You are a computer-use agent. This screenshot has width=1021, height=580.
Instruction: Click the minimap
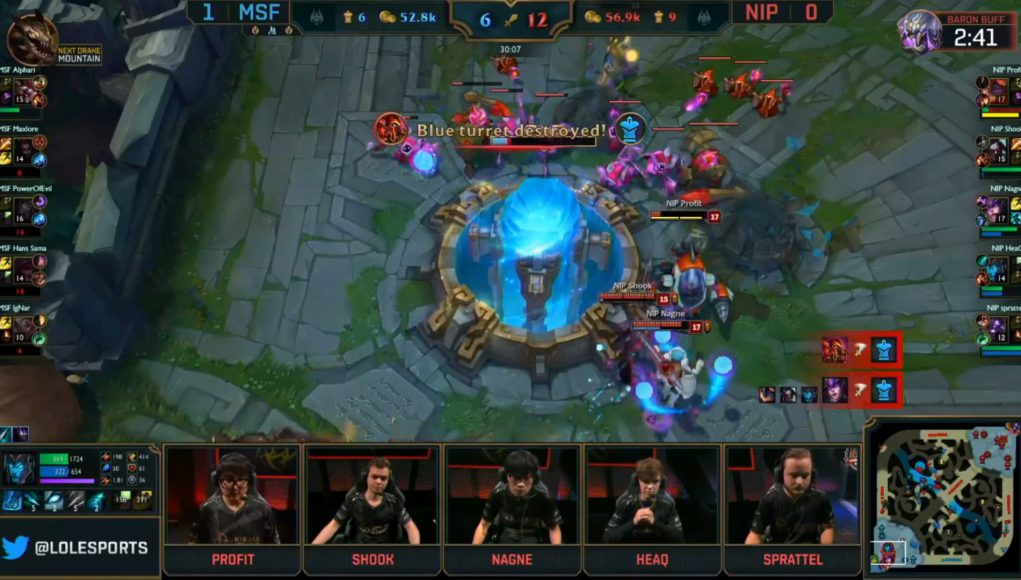942,498
